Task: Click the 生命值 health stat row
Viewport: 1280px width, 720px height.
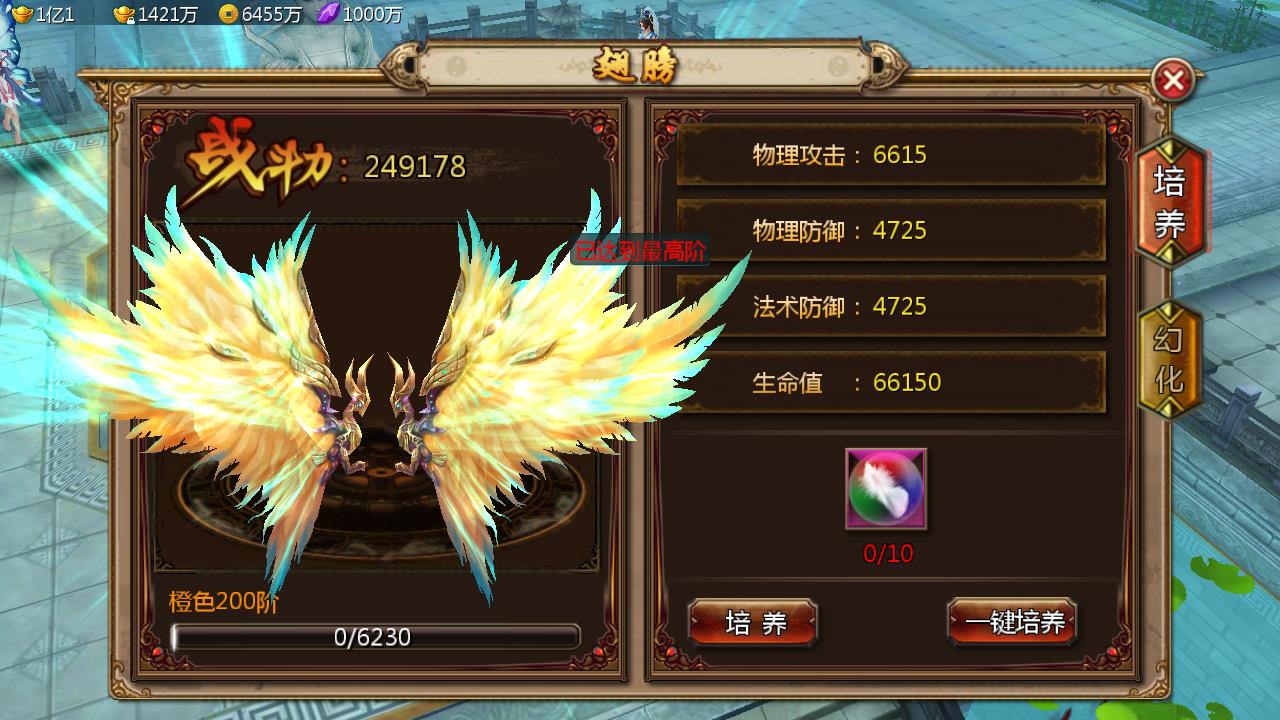Action: 890,382
